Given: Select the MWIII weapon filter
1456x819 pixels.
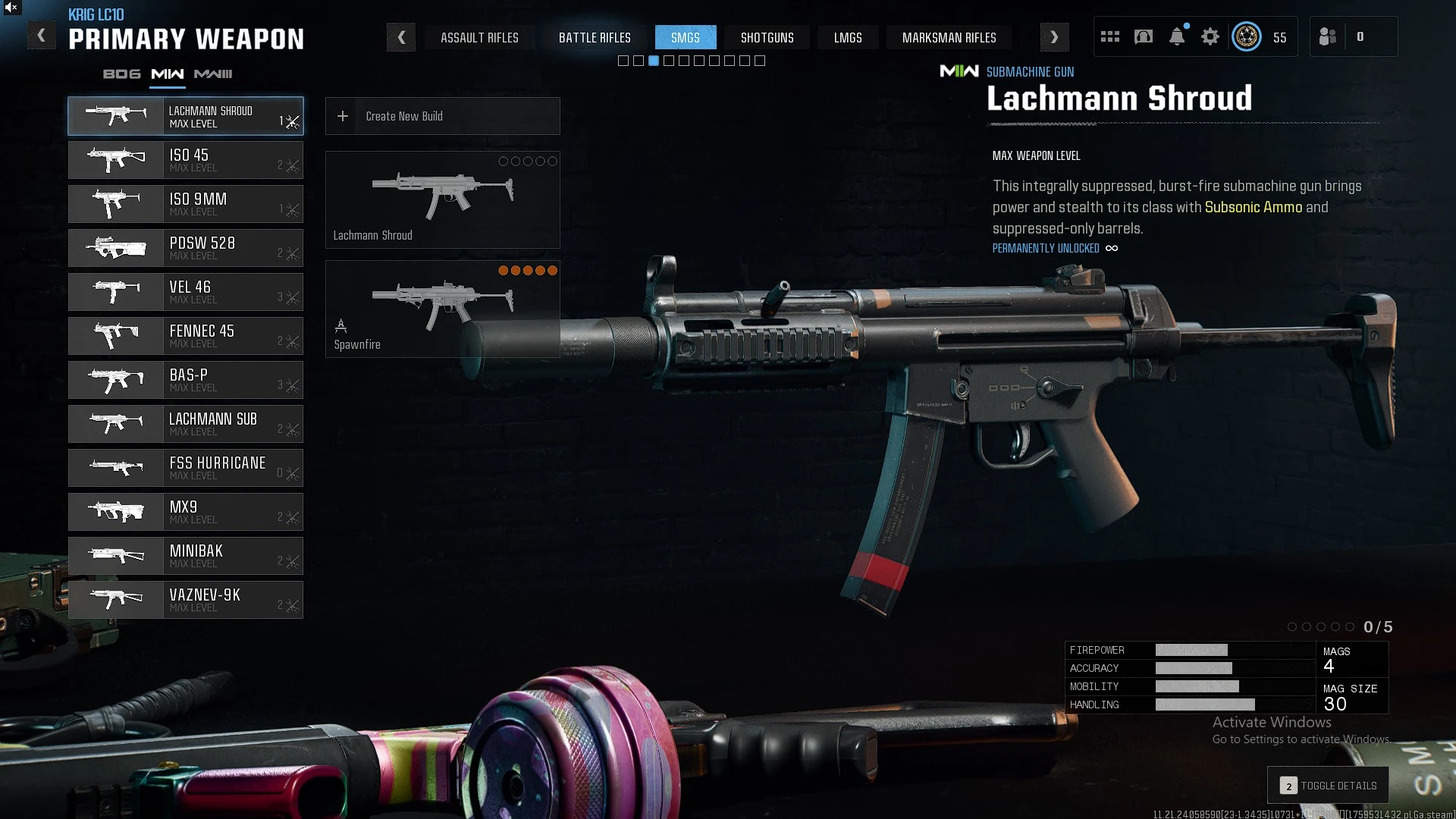Looking at the screenshot, I should [213, 74].
